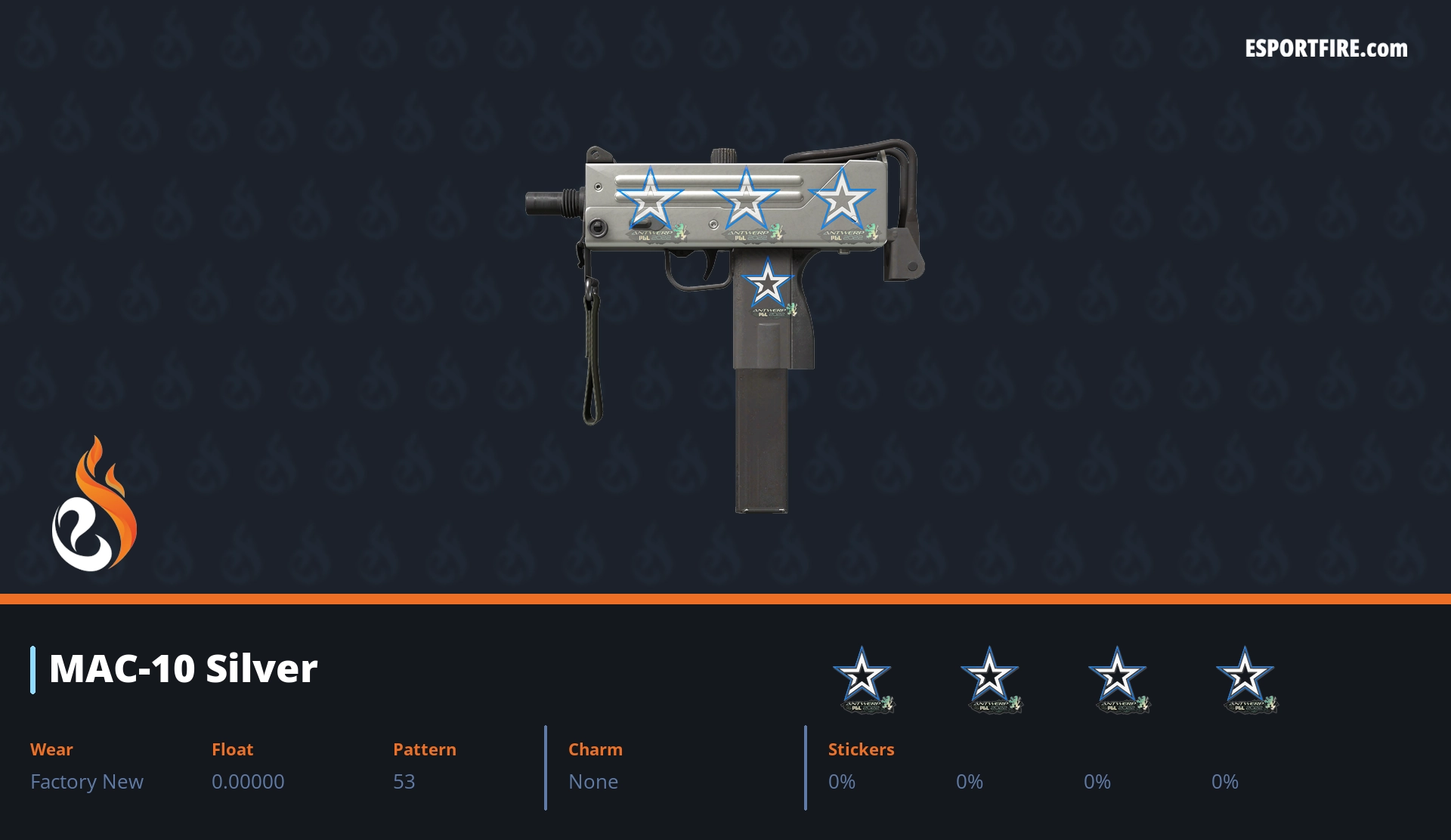The width and height of the screenshot is (1451, 840).
Task: Open the ESPORTFIRE.com link
Action: pos(1326,49)
